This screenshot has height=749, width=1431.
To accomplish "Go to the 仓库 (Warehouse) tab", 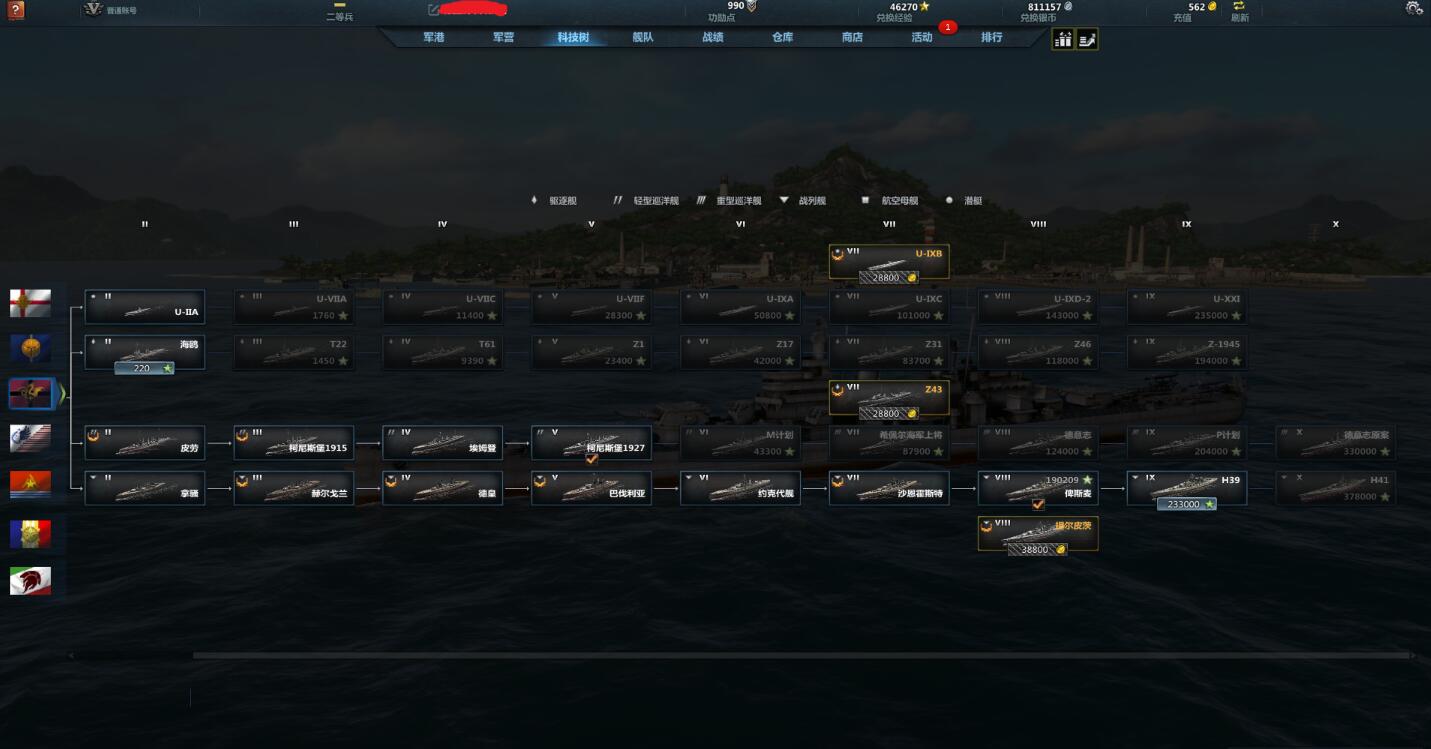I will click(782, 38).
